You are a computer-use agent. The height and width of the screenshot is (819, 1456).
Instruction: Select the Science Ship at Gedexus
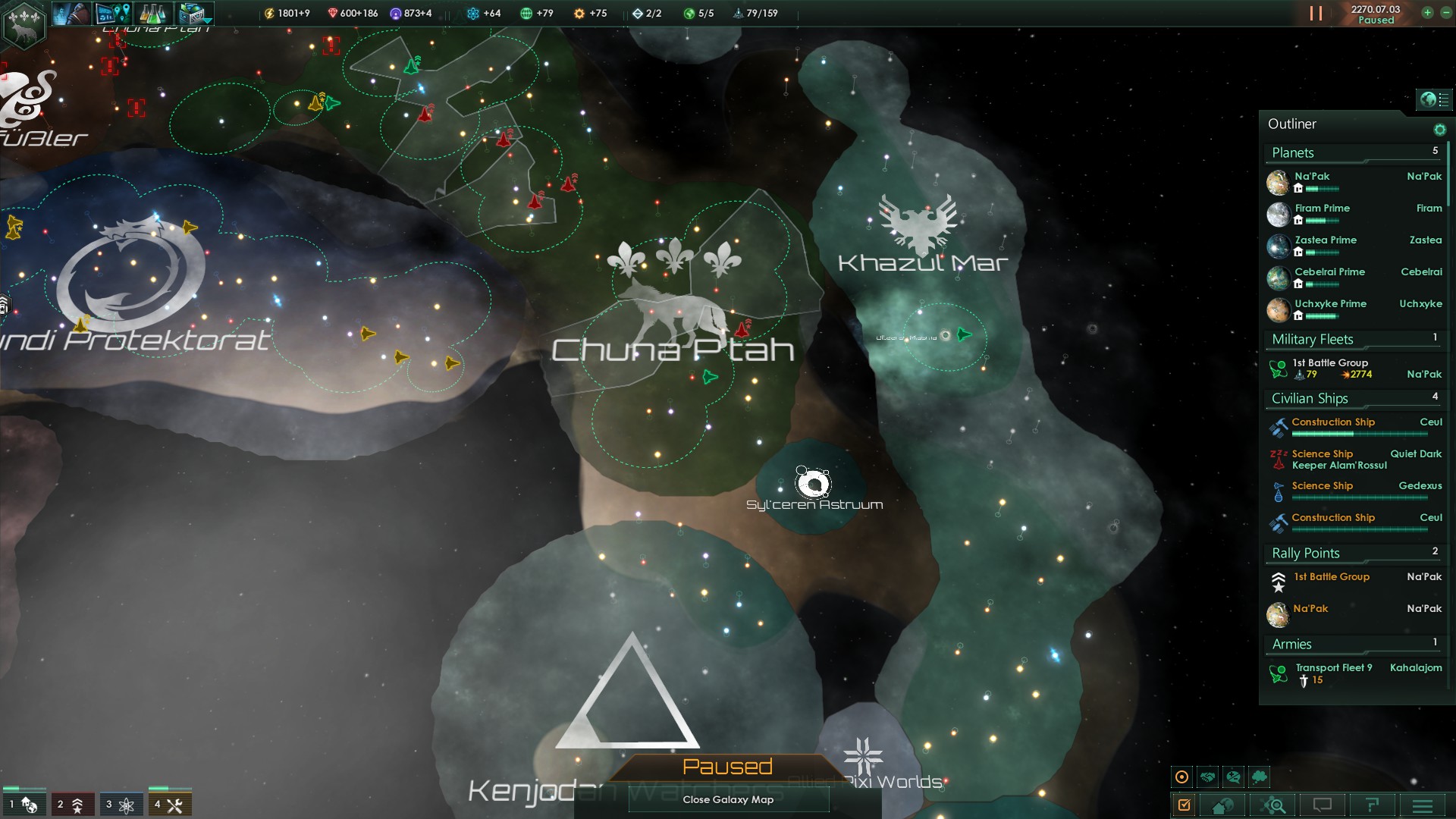click(x=1322, y=486)
